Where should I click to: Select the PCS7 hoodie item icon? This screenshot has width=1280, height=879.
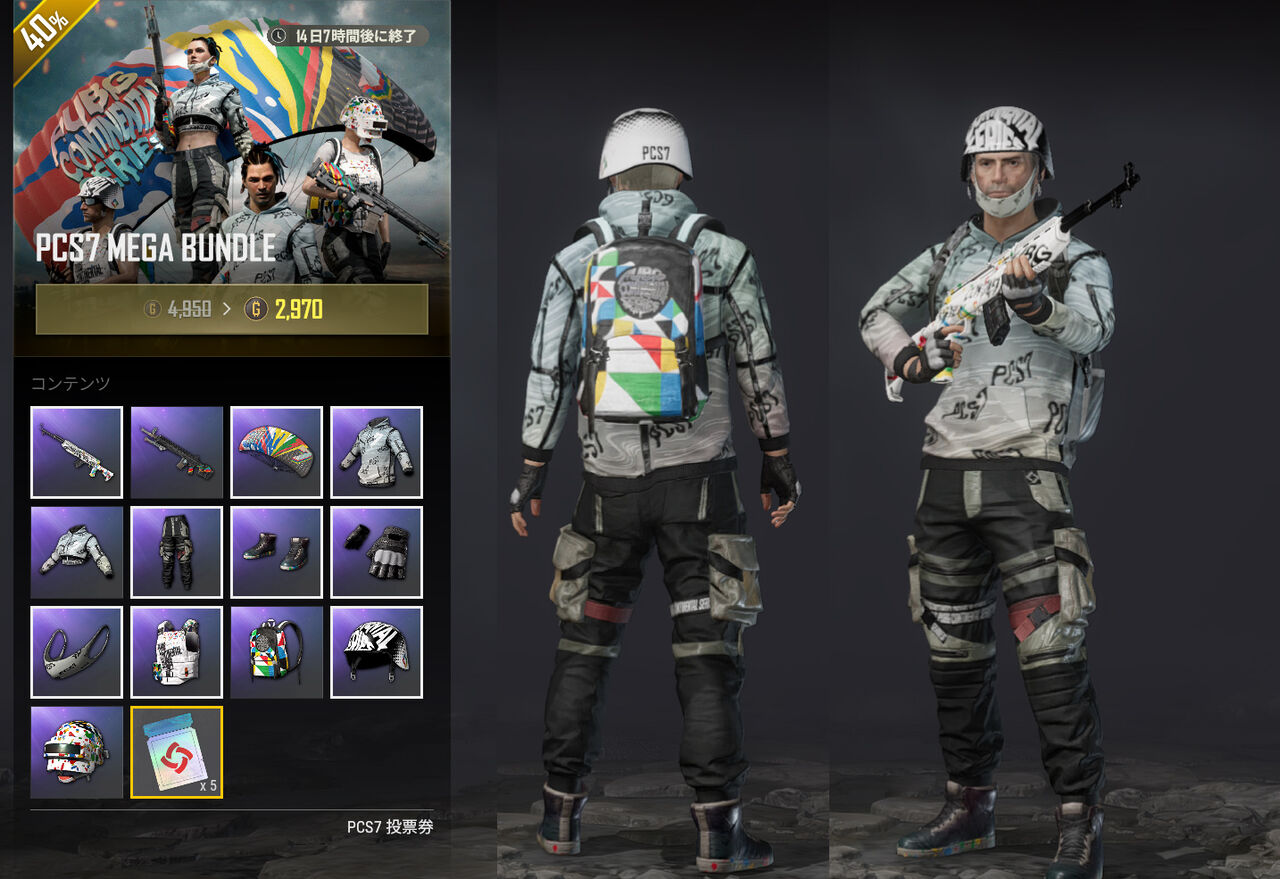pos(376,452)
